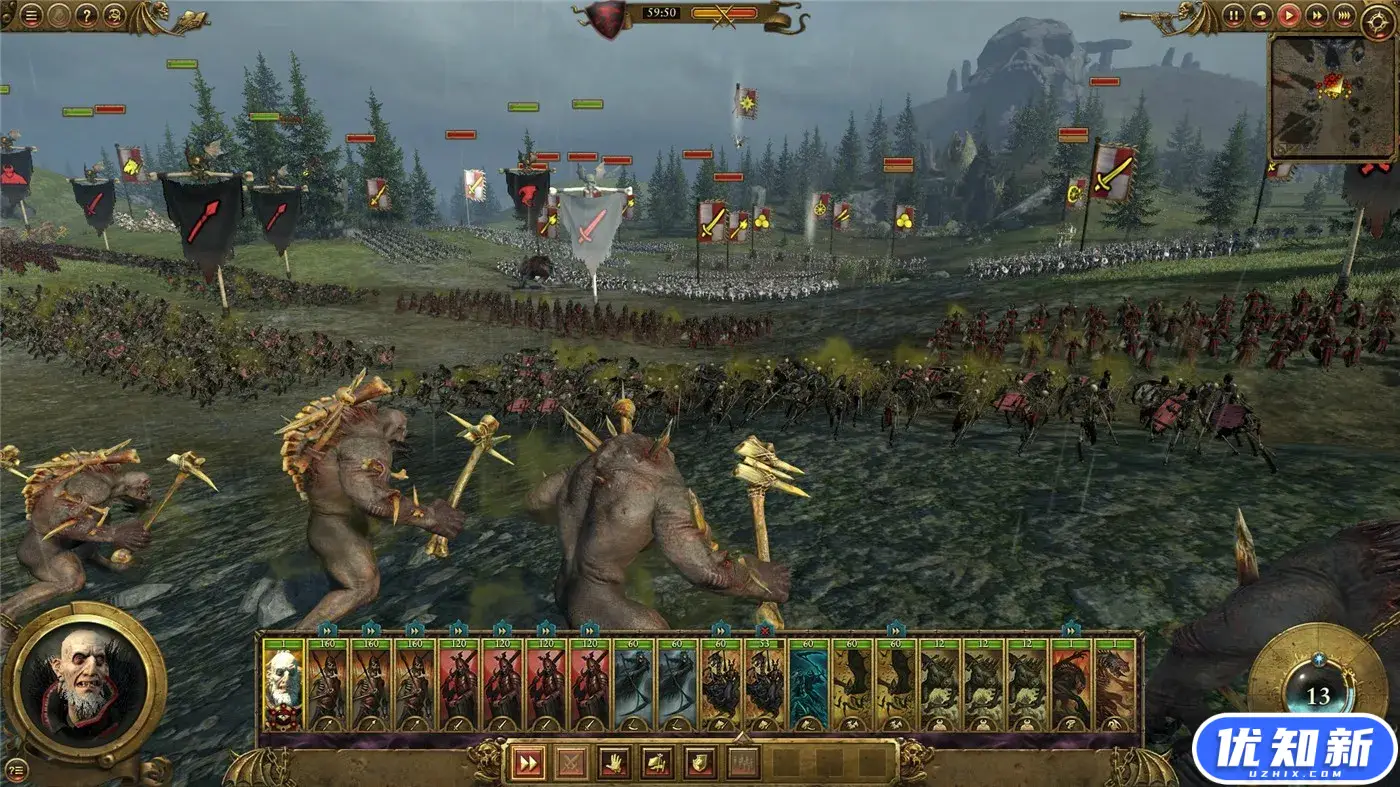Click the round skull-emblem button beside help

(114, 16)
